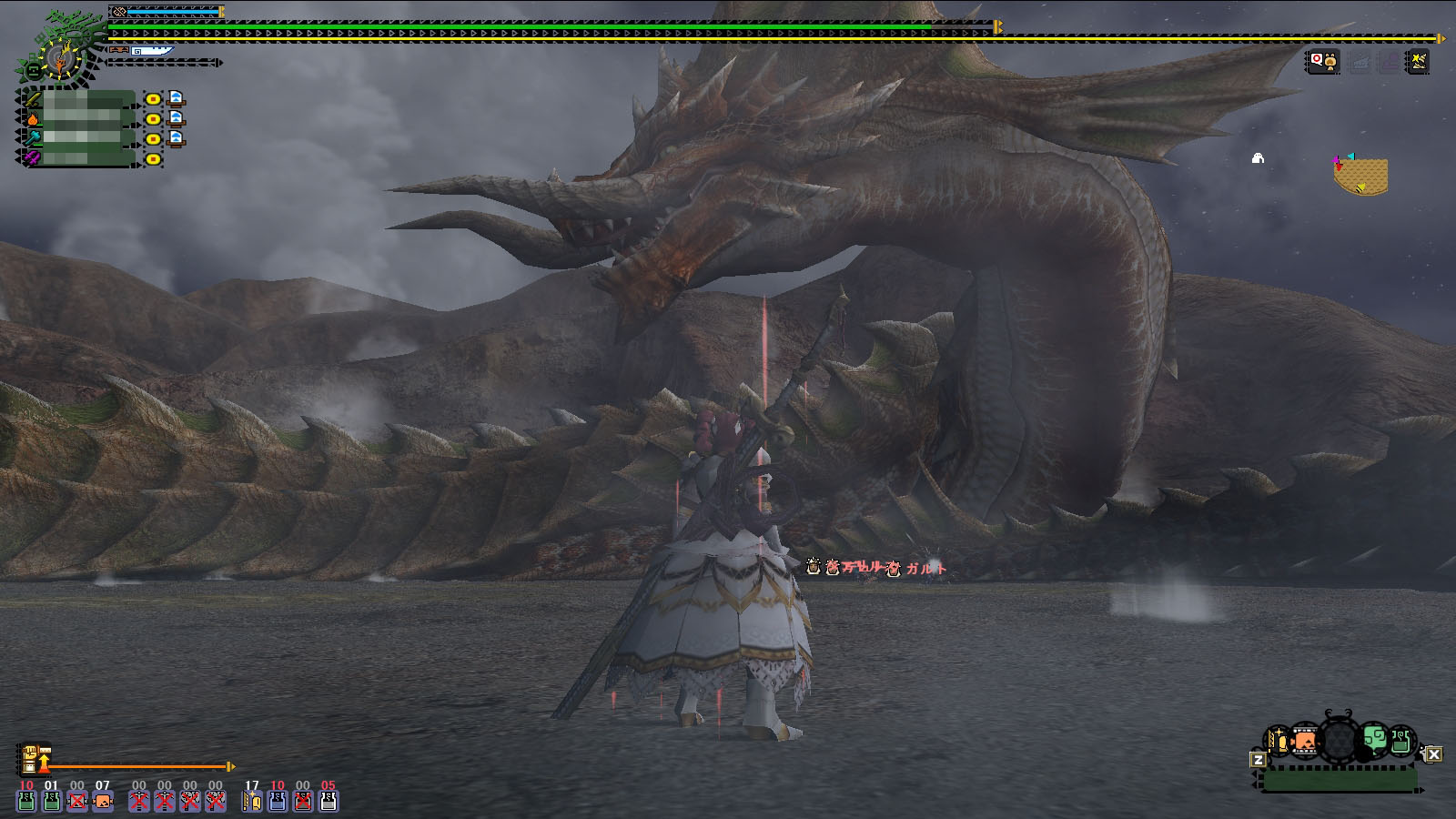Image resolution: width=1456 pixels, height=819 pixels.
Task: Select the yellow star party-horn icon
Action: 1418,62
